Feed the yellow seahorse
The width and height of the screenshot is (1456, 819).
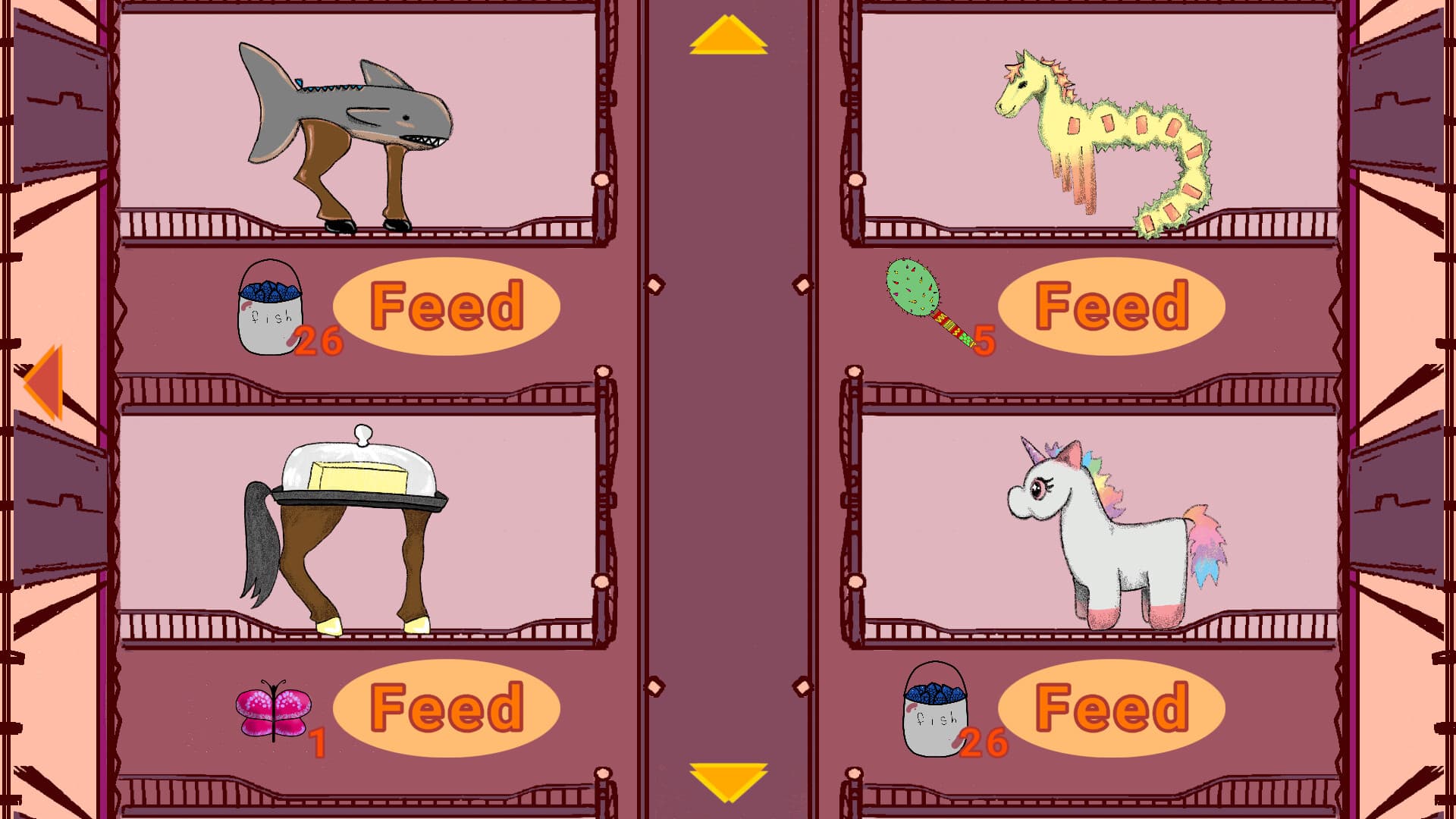(1112, 306)
